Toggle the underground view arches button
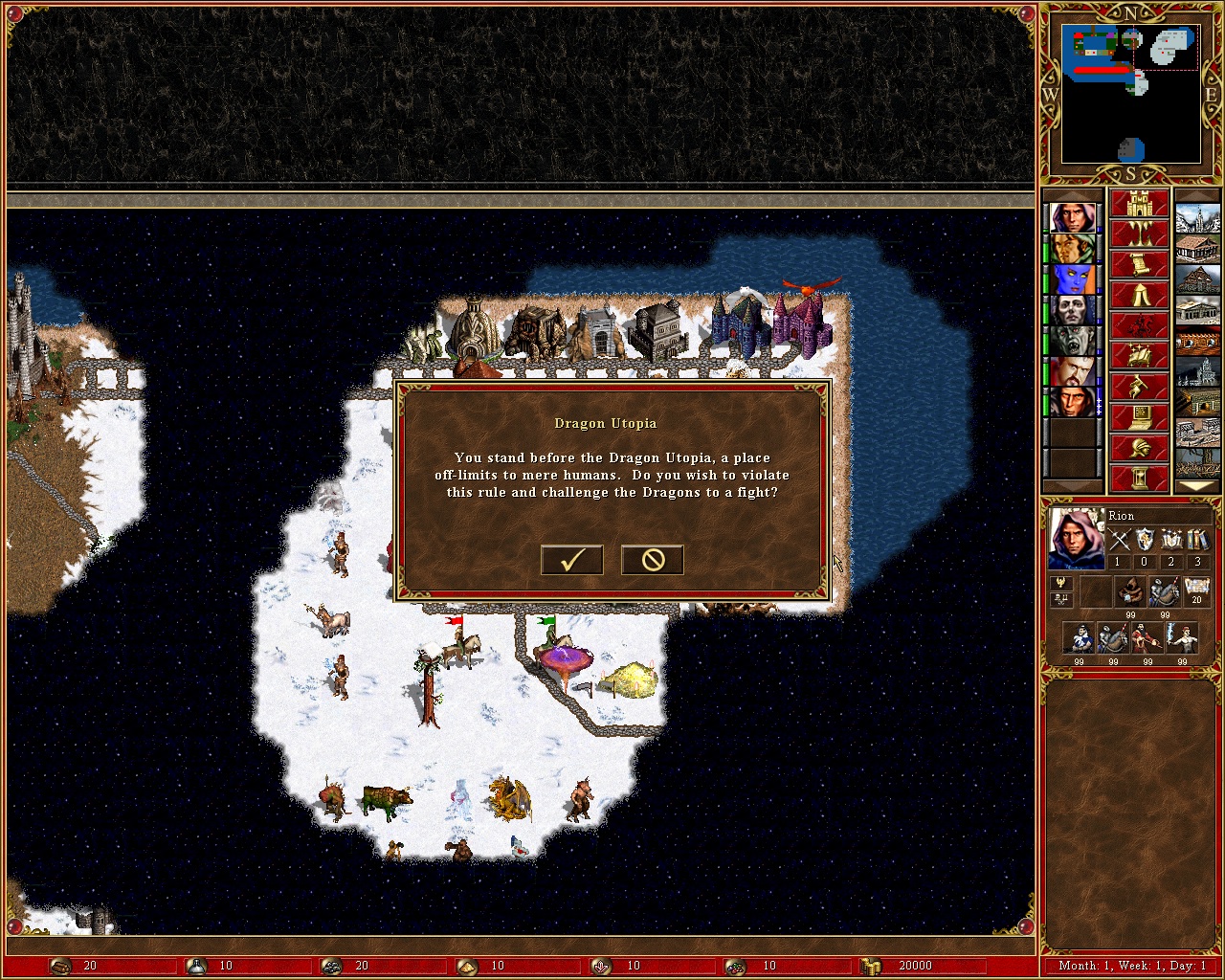This screenshot has height=980, width=1225. pos(1139,234)
